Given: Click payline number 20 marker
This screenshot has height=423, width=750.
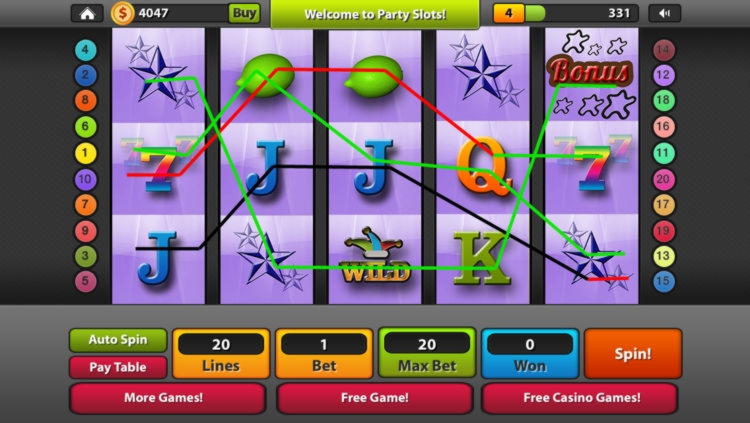Looking at the screenshot, I should pyautogui.click(x=663, y=179).
